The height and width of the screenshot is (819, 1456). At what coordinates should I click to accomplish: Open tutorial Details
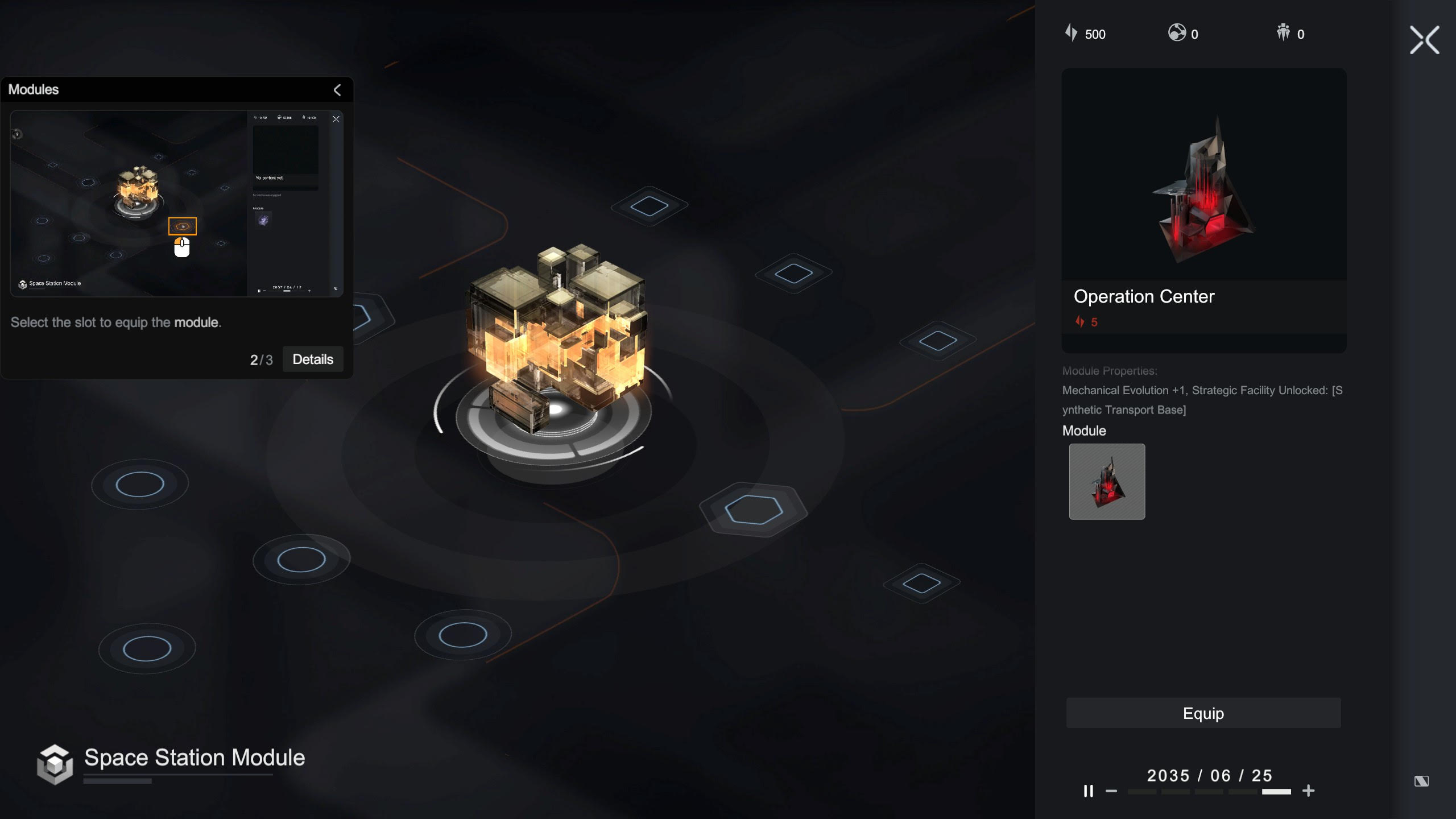click(313, 359)
